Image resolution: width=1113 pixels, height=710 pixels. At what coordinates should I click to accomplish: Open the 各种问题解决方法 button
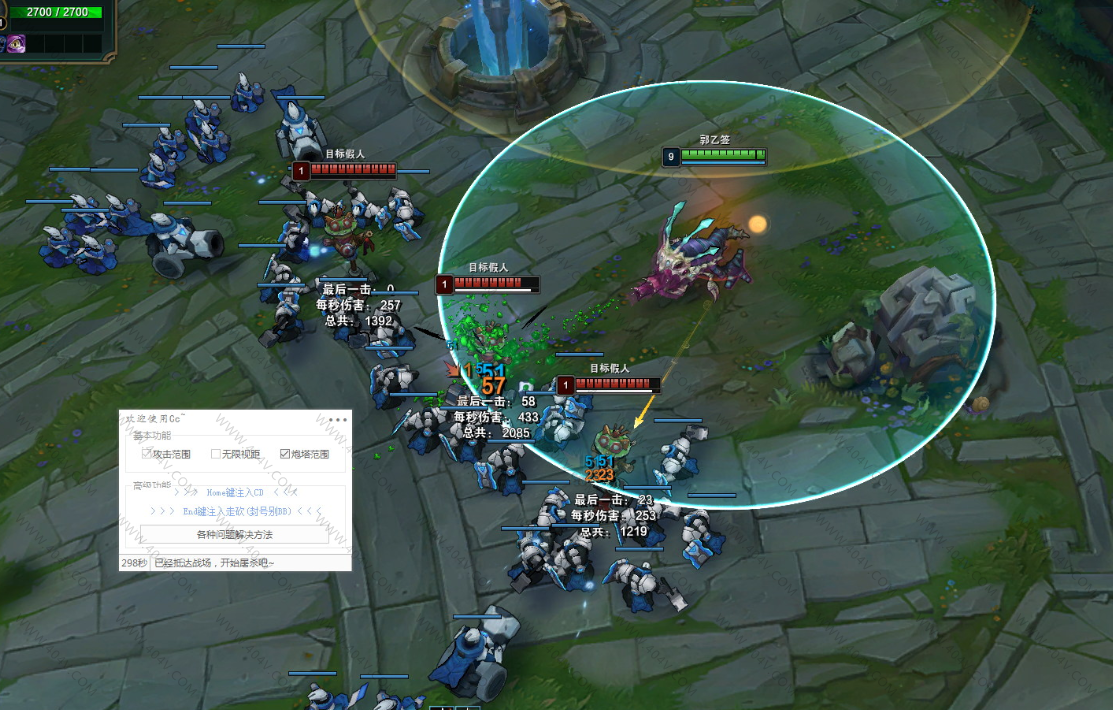tap(234, 535)
